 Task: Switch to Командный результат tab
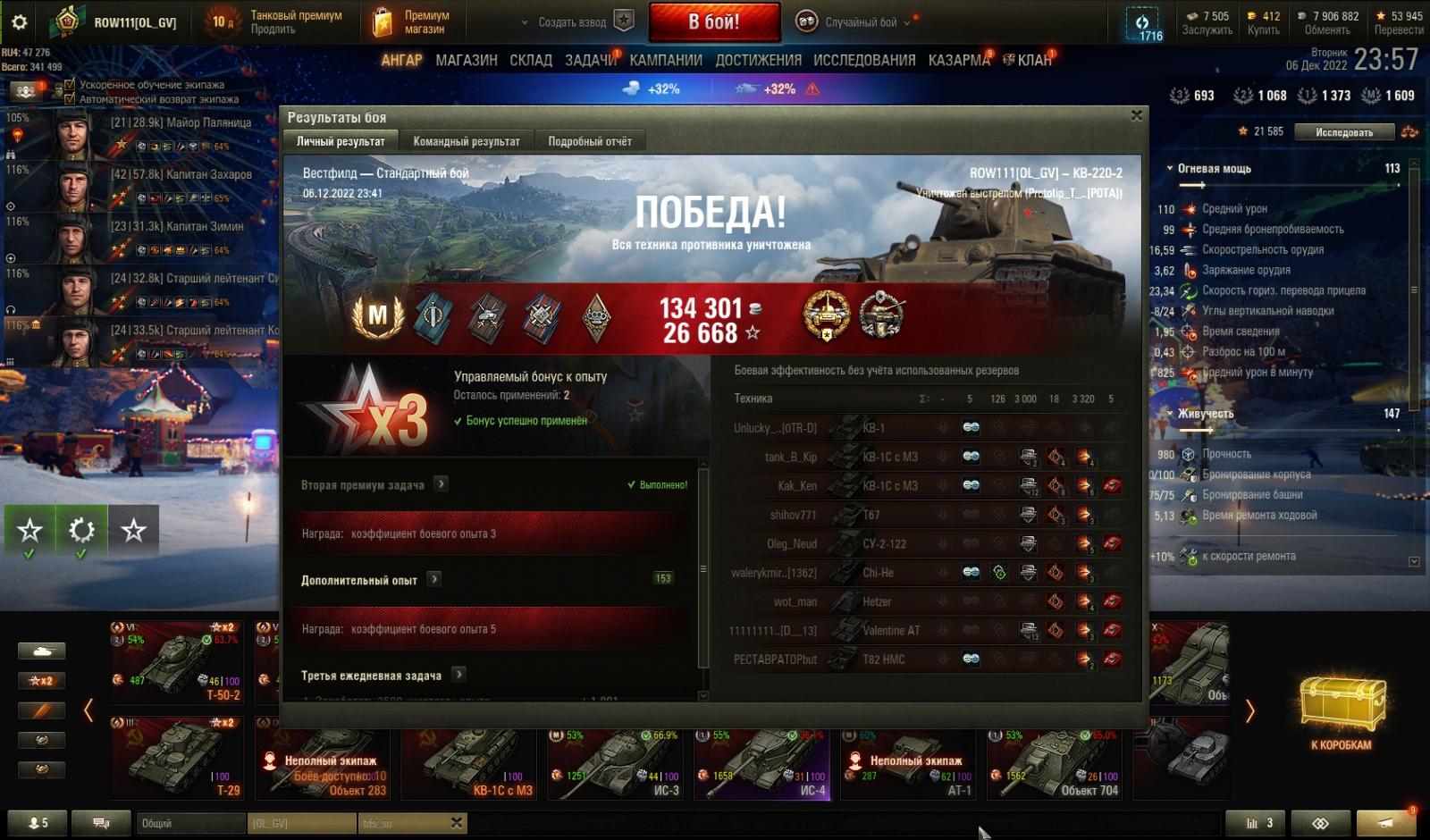pyautogui.click(x=466, y=141)
